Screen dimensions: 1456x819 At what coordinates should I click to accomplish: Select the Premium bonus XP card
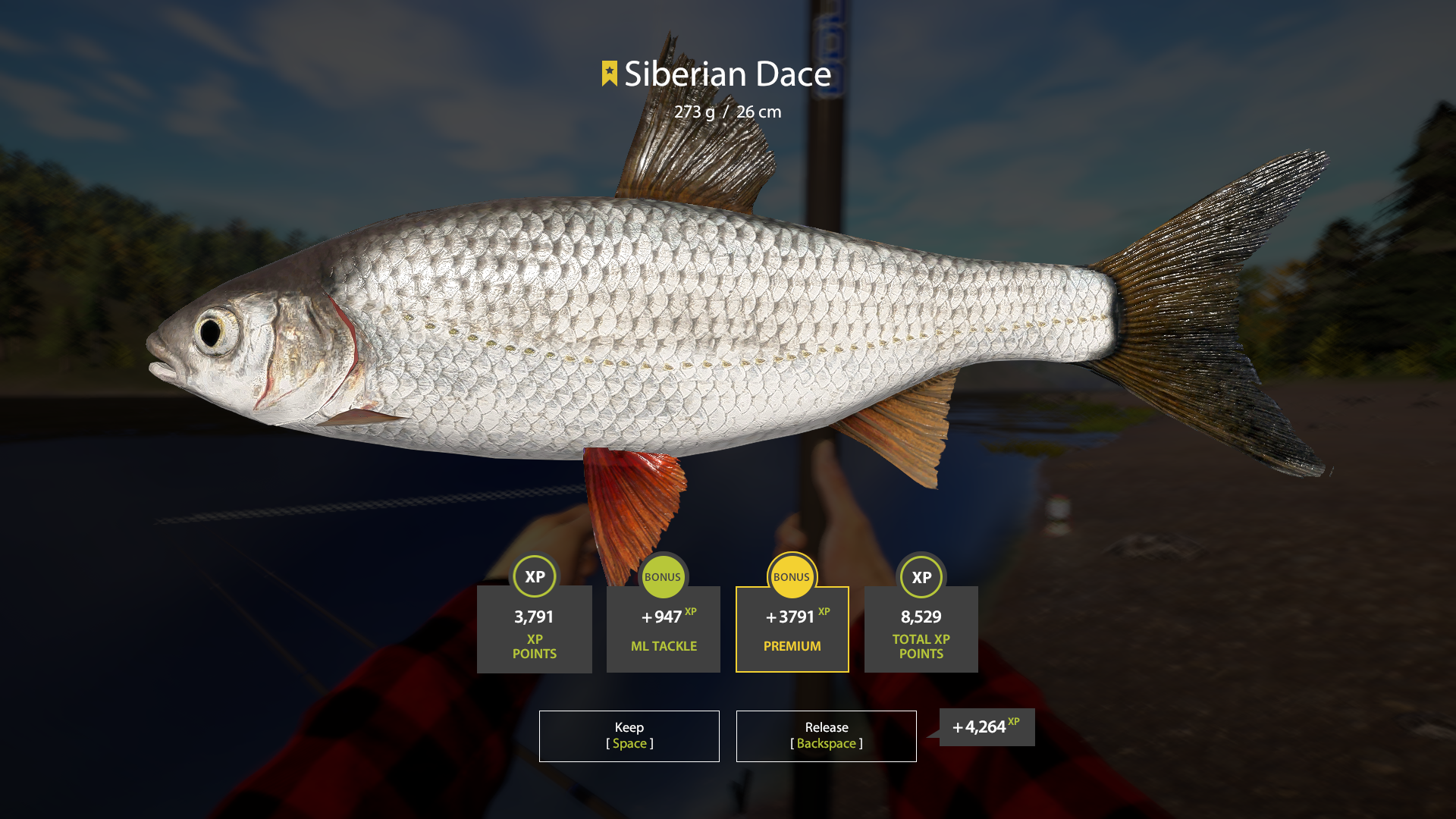[x=792, y=629]
